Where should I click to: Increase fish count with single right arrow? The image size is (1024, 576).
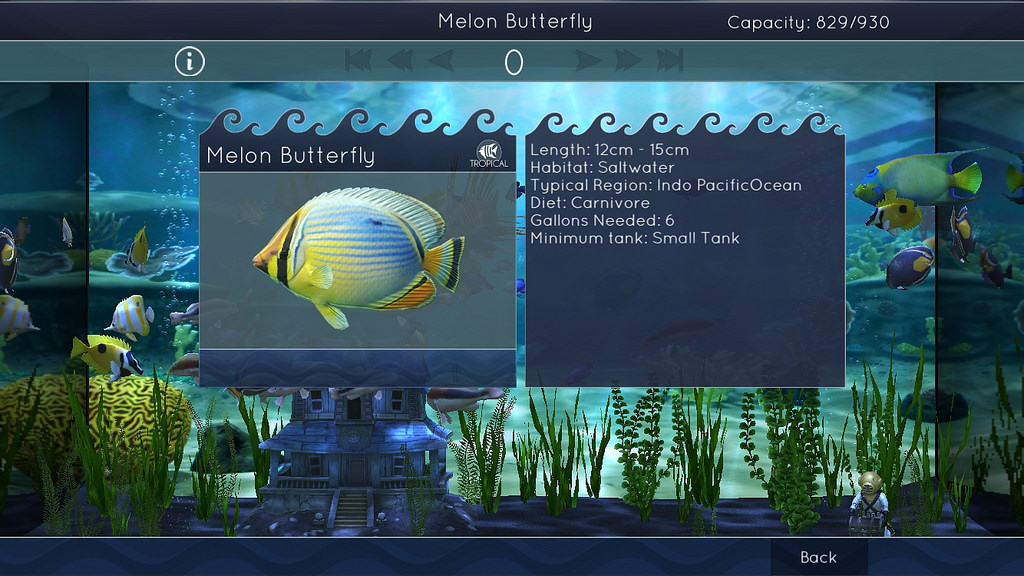pos(589,62)
